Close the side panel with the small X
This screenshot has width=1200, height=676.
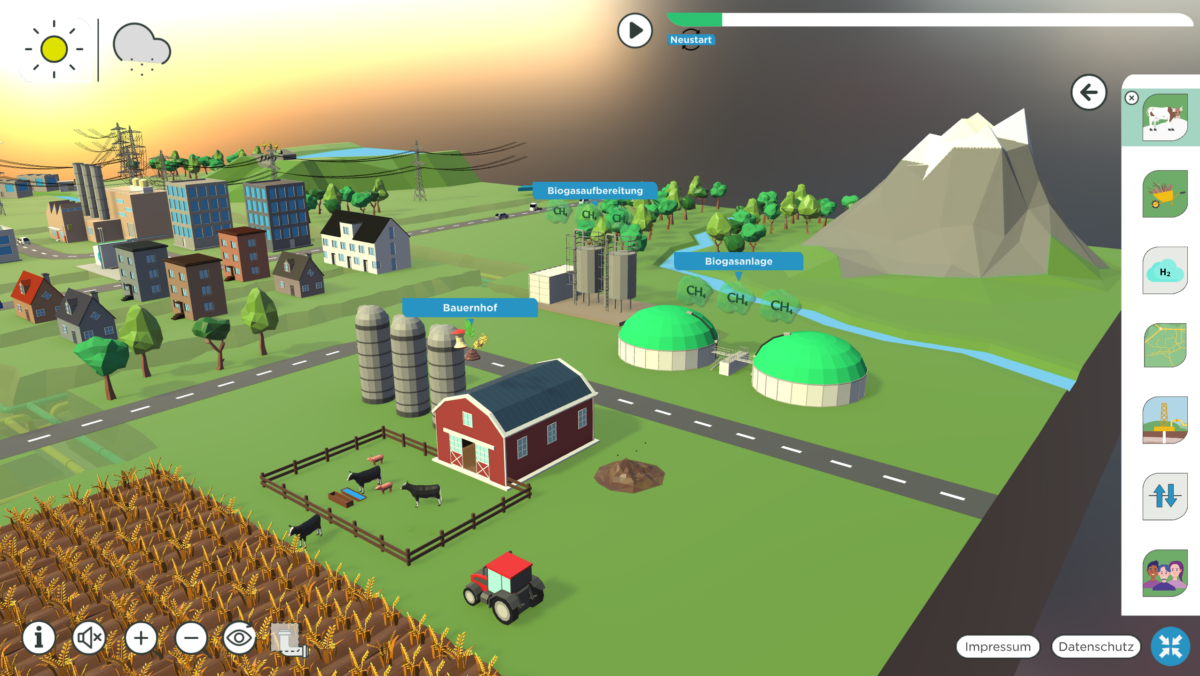(x=1131, y=98)
